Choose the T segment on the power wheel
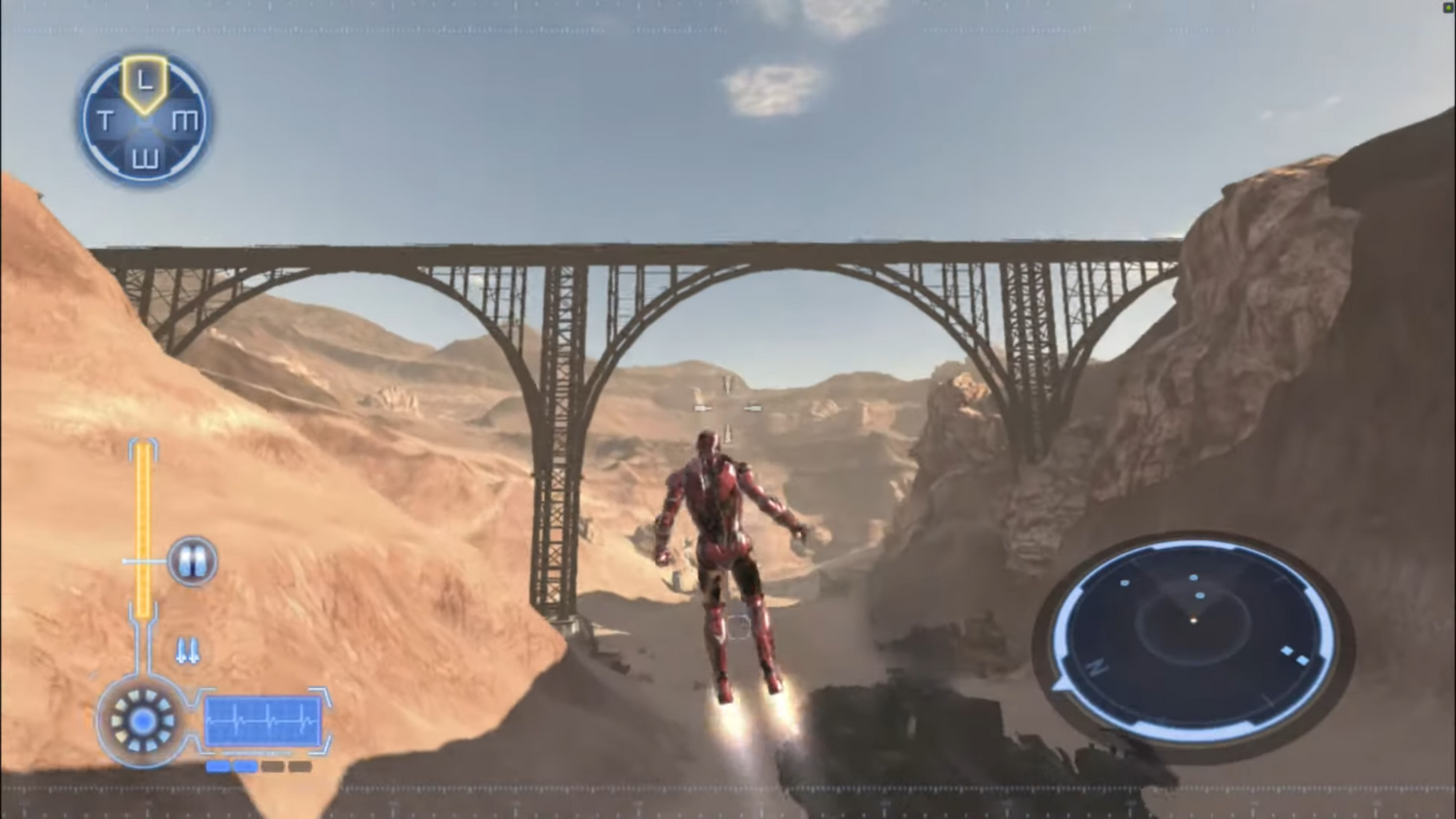The width and height of the screenshot is (1456, 819). 105,121
